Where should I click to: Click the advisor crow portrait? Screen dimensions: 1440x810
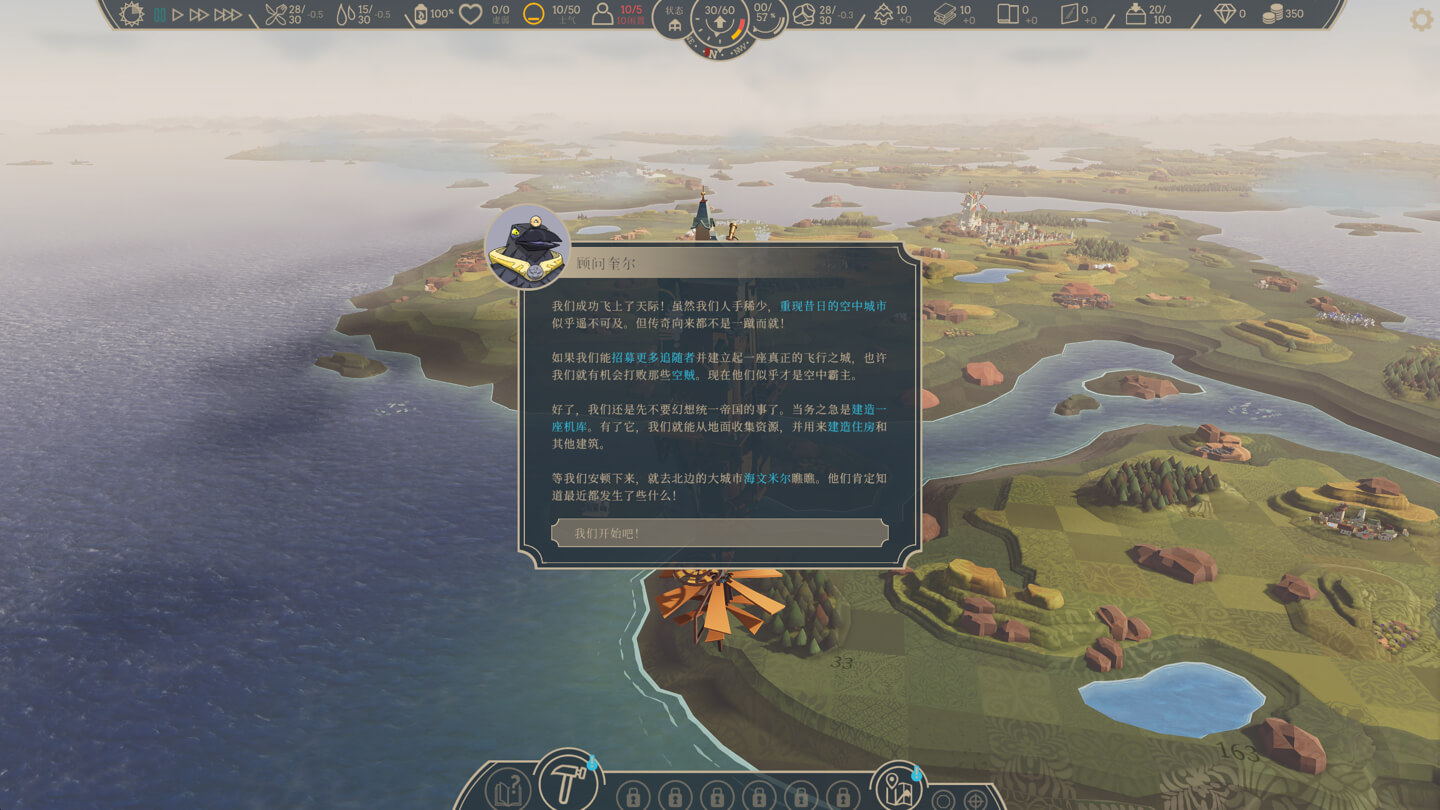coord(527,247)
